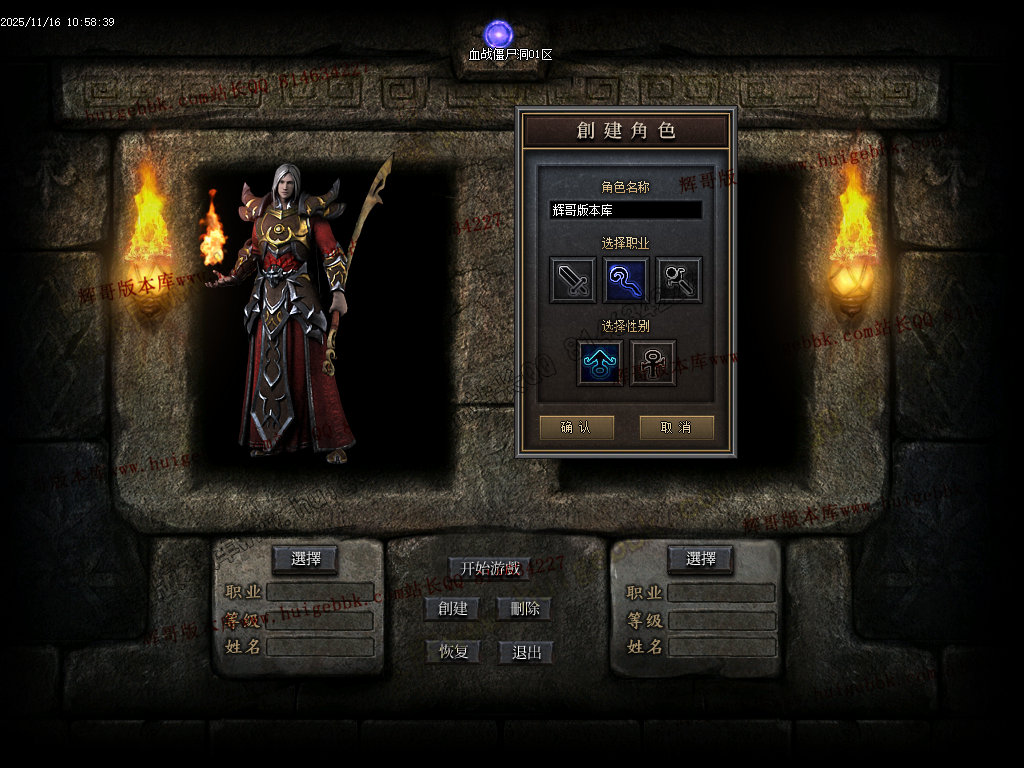Choose the warrior class sword icon

pyautogui.click(x=573, y=280)
